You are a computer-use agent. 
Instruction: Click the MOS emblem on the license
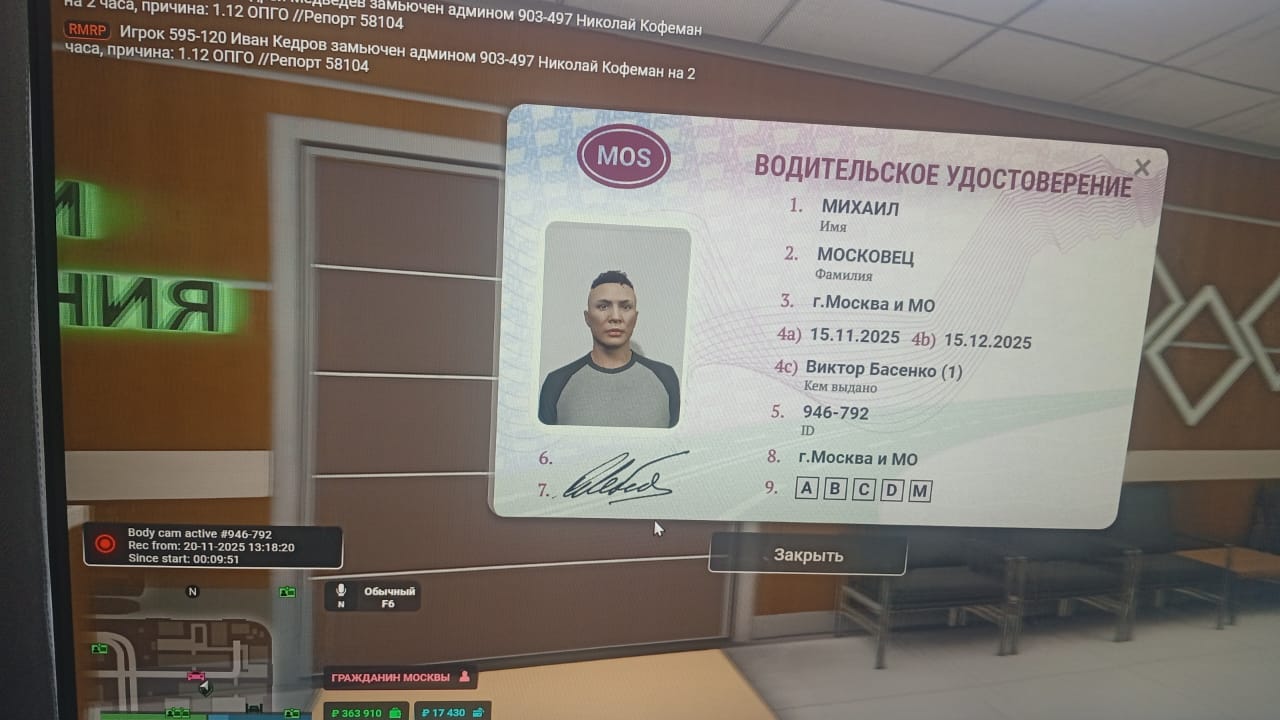point(623,156)
